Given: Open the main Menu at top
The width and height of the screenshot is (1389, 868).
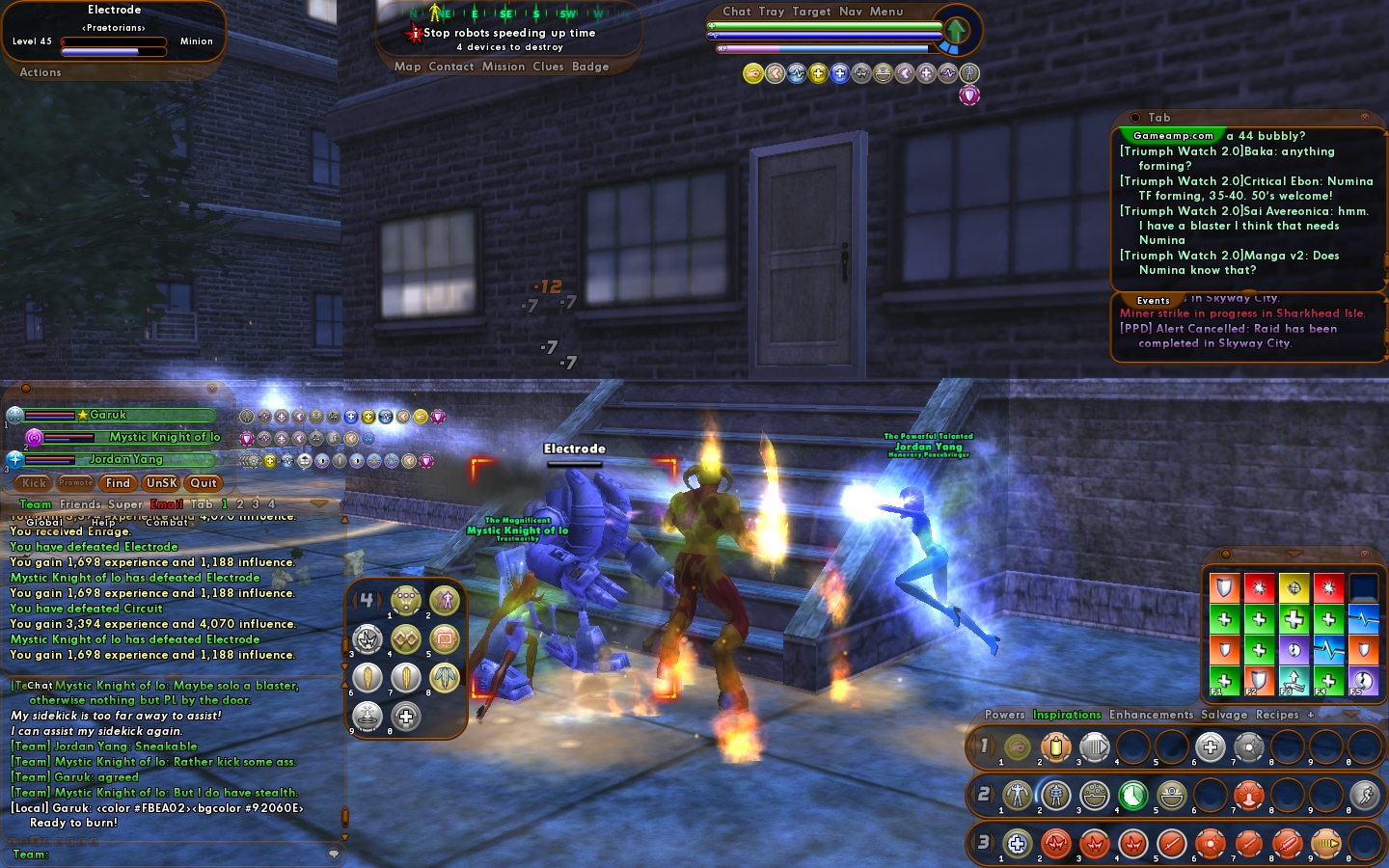Looking at the screenshot, I should 886,12.
